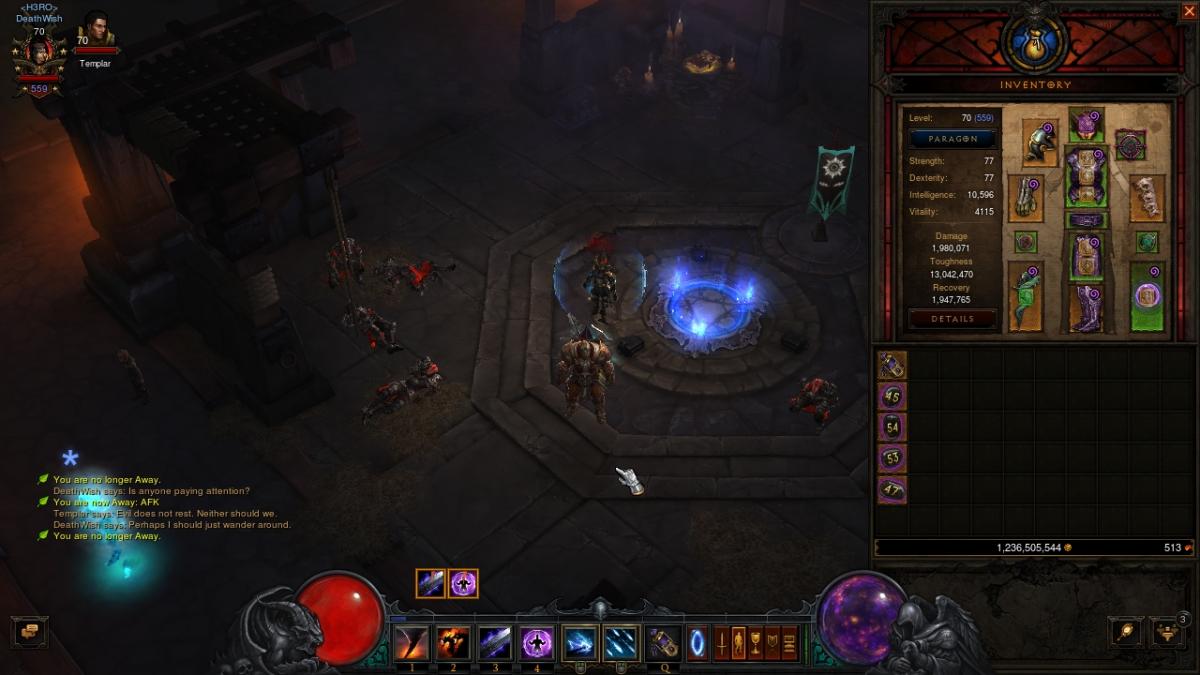1200x675 pixels.
Task: Click the equipped amulet slot
Action: tap(1131, 145)
